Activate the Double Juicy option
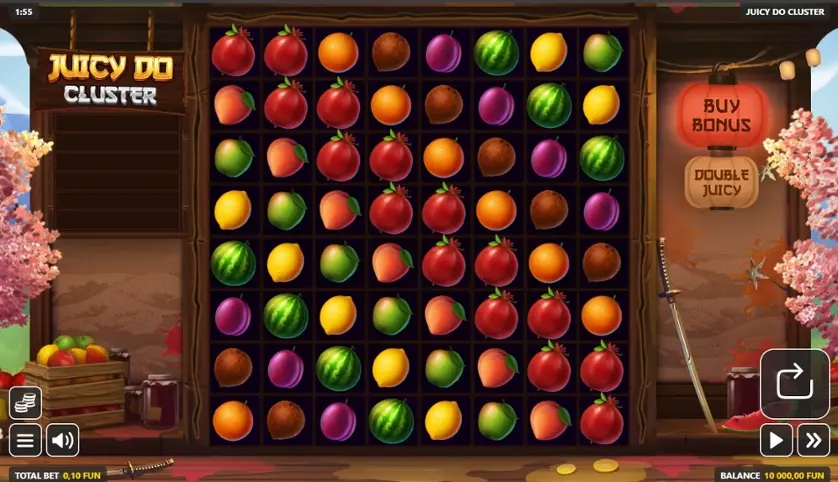 721,183
